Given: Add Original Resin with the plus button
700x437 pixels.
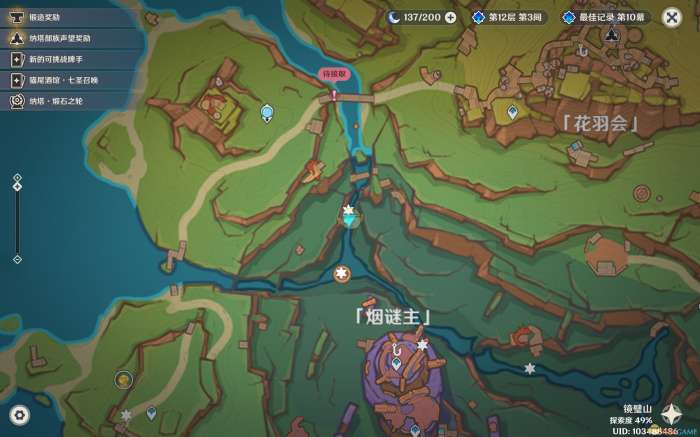Looking at the screenshot, I should [x=451, y=17].
